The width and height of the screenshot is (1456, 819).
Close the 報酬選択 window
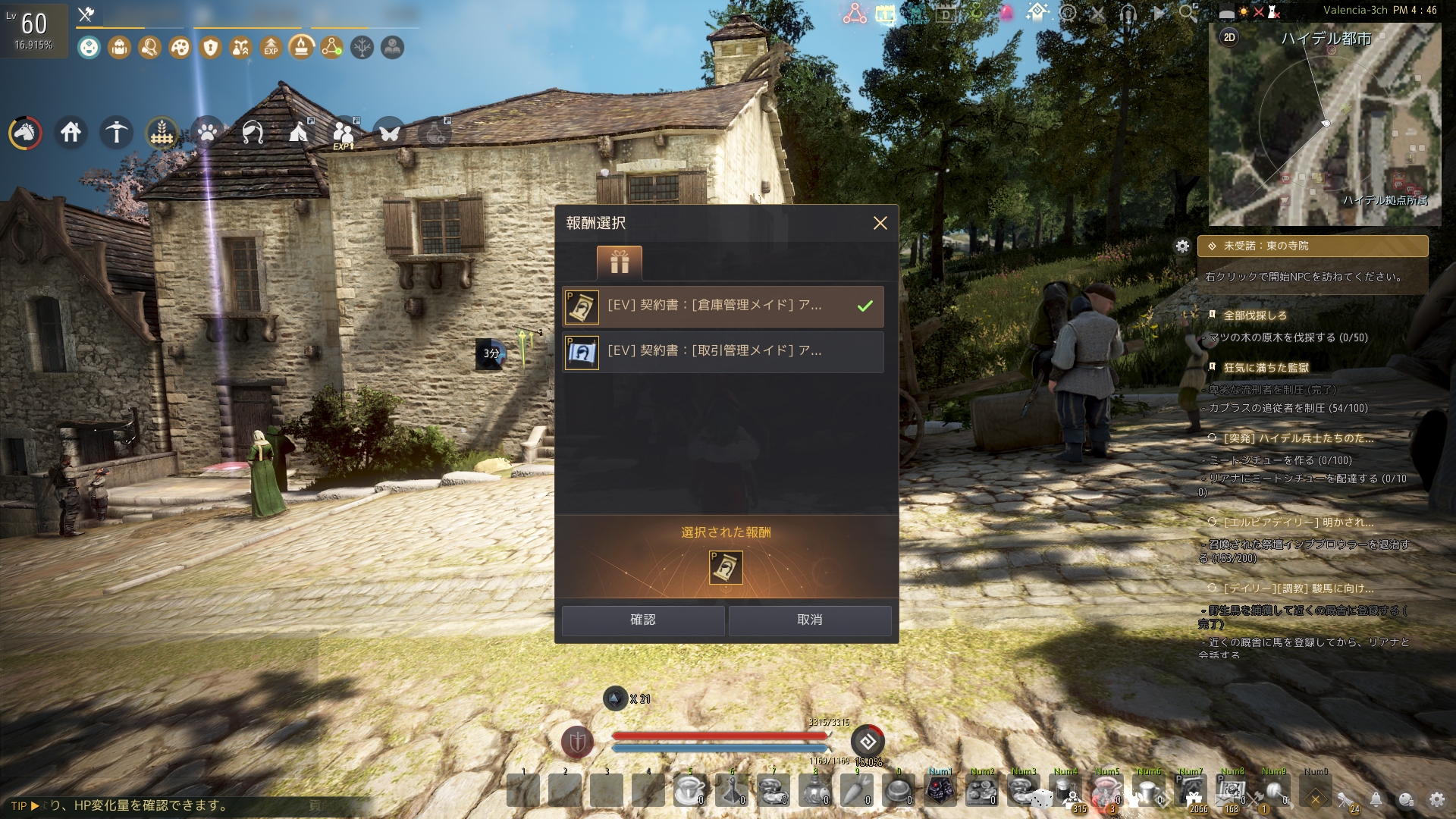coord(880,223)
